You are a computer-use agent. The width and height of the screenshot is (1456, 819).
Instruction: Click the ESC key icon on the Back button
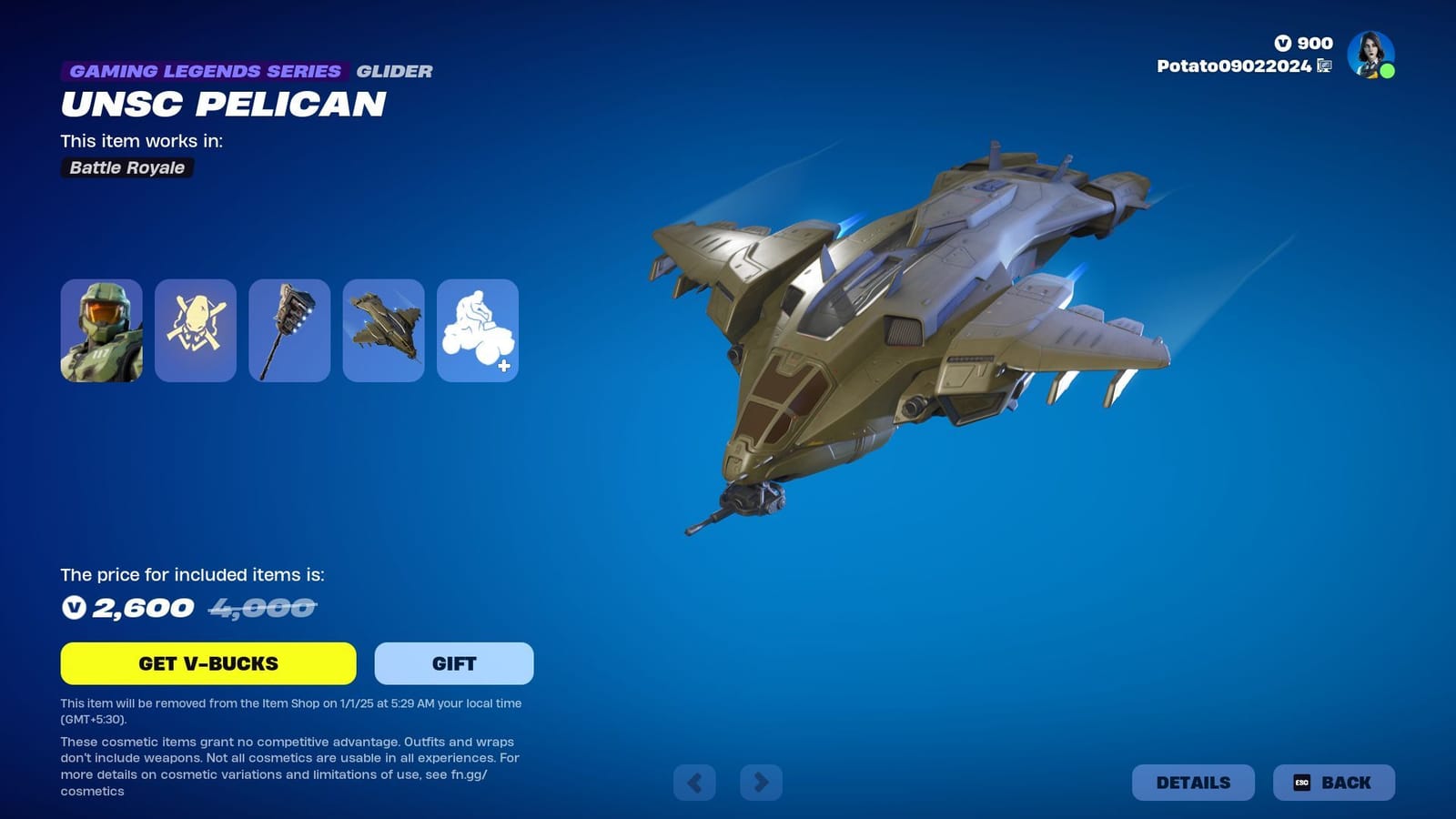pos(1301,782)
